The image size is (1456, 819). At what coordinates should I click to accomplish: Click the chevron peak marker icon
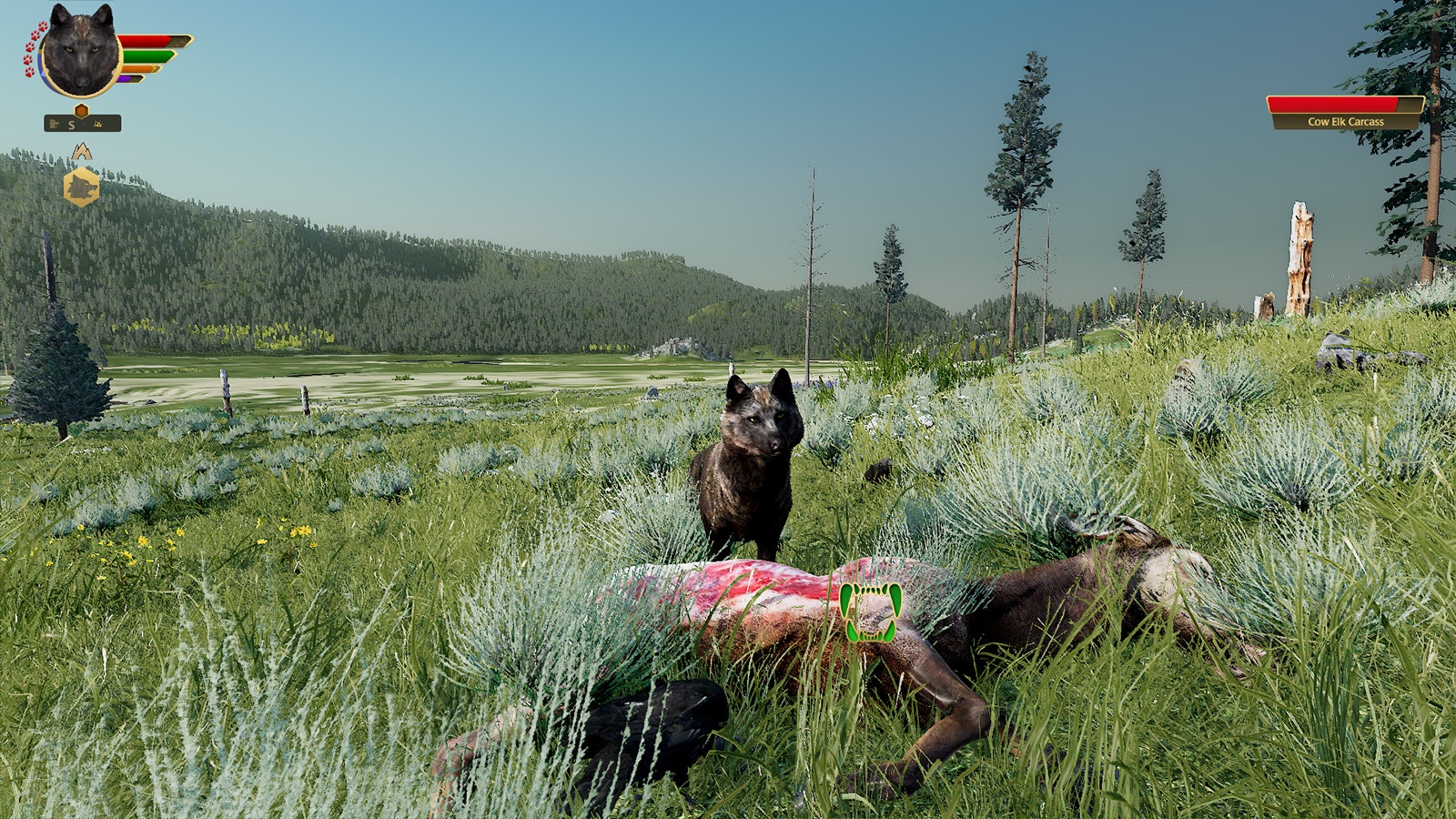(81, 151)
